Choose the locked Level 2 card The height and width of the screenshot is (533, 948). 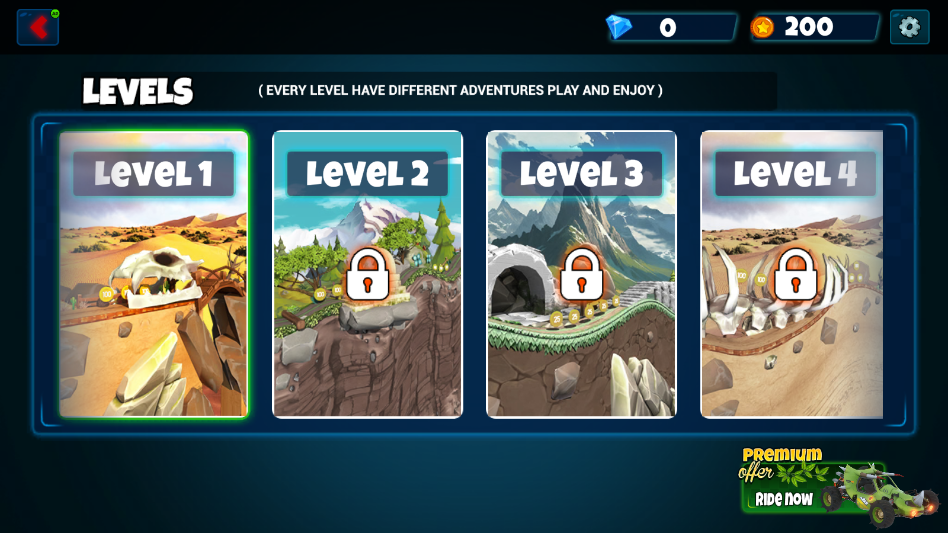367,273
